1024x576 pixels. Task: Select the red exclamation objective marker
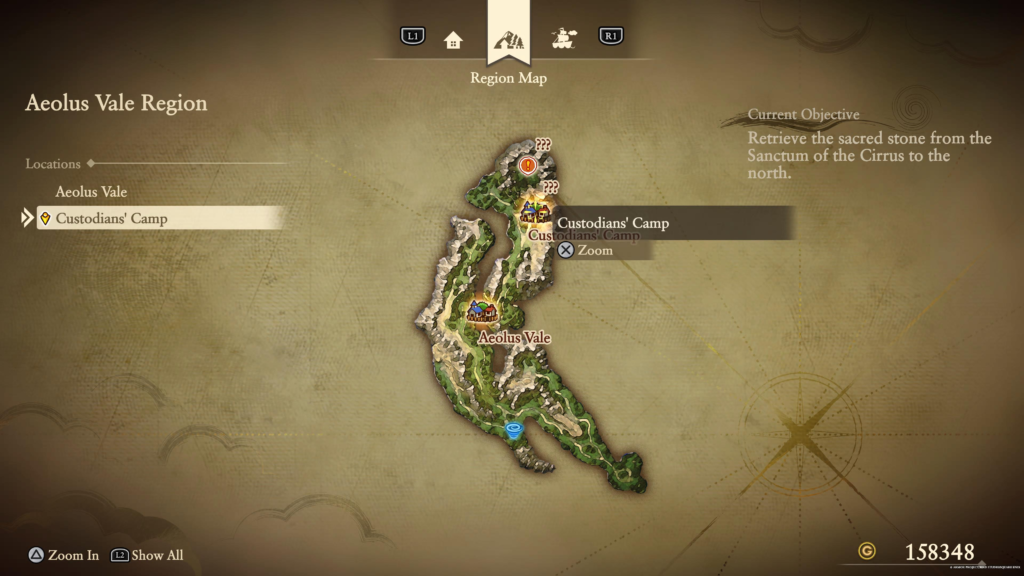528,164
